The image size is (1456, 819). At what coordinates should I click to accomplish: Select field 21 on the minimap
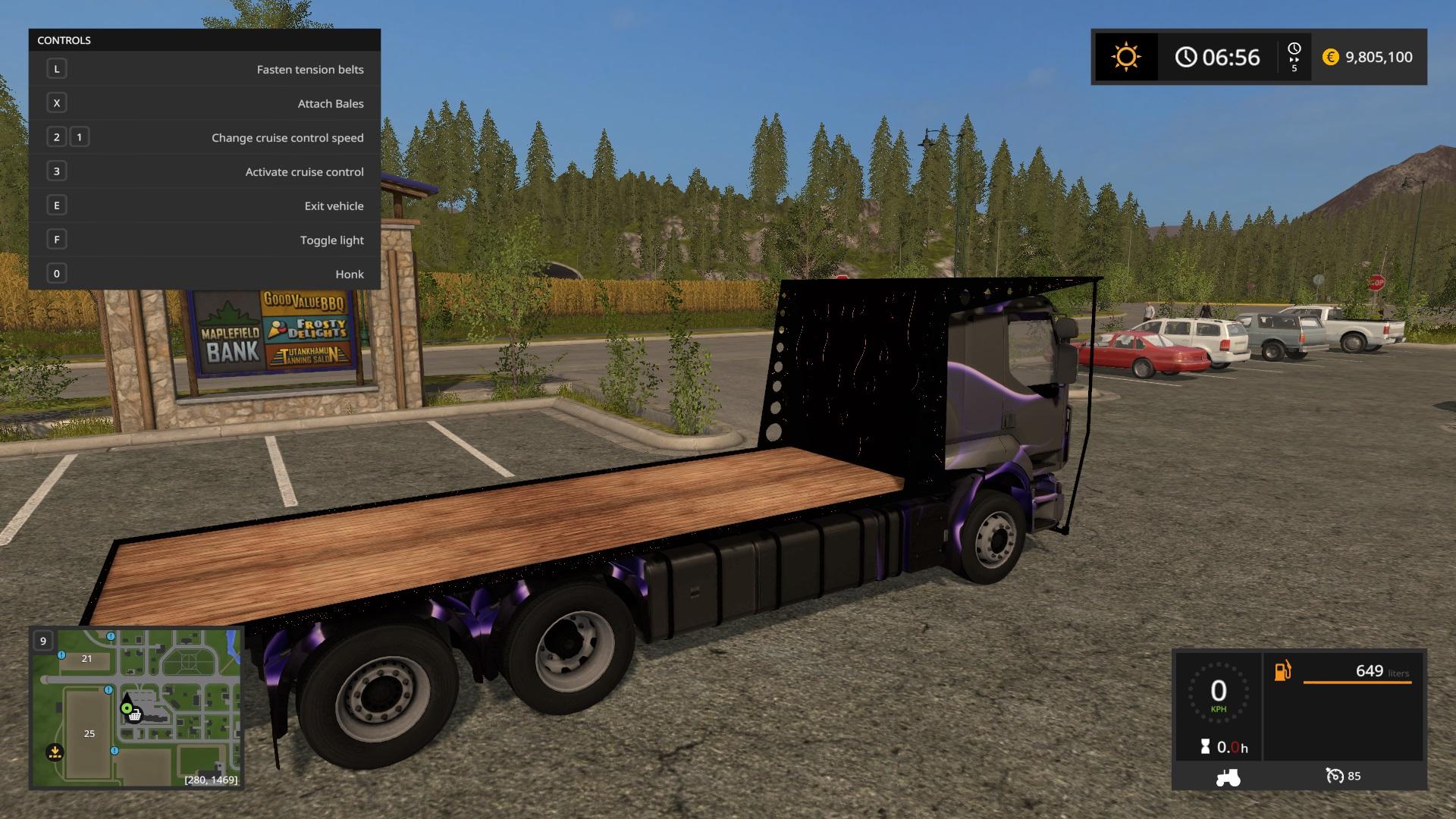click(86, 658)
